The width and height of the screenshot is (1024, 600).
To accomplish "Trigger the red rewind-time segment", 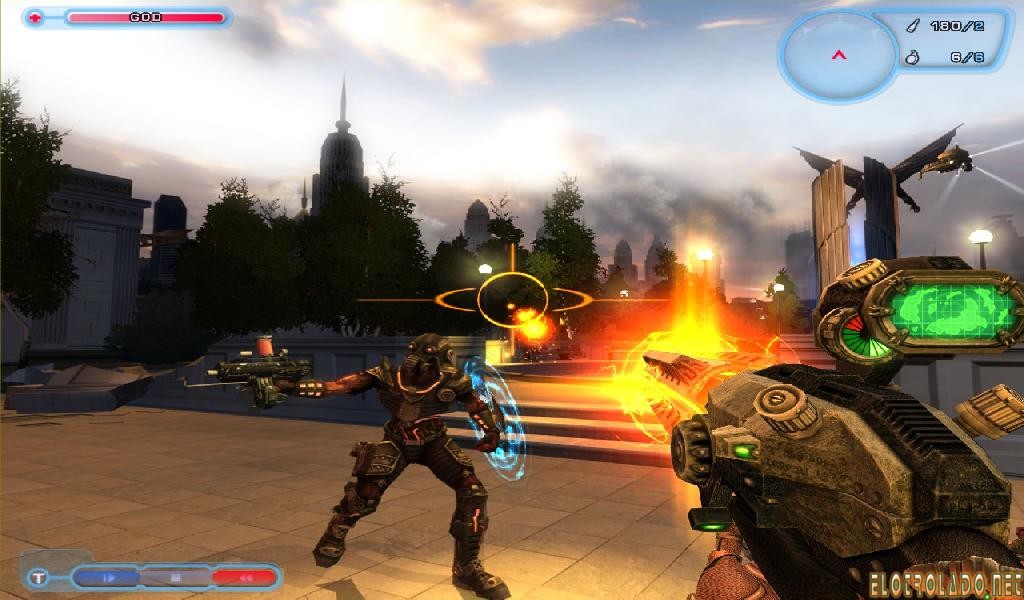I will click(243, 577).
